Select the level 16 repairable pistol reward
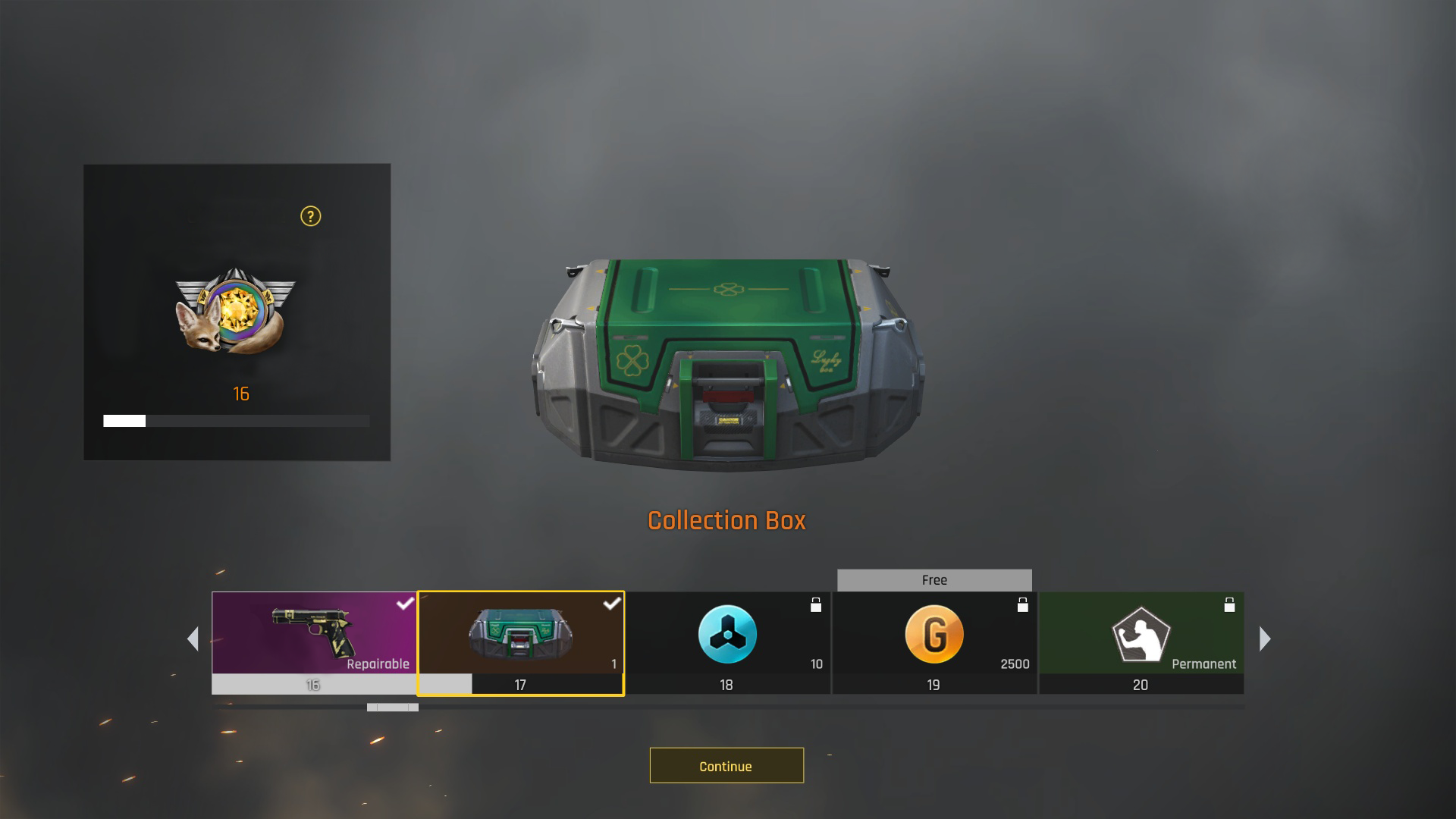This screenshot has width=1456, height=819. 314,642
